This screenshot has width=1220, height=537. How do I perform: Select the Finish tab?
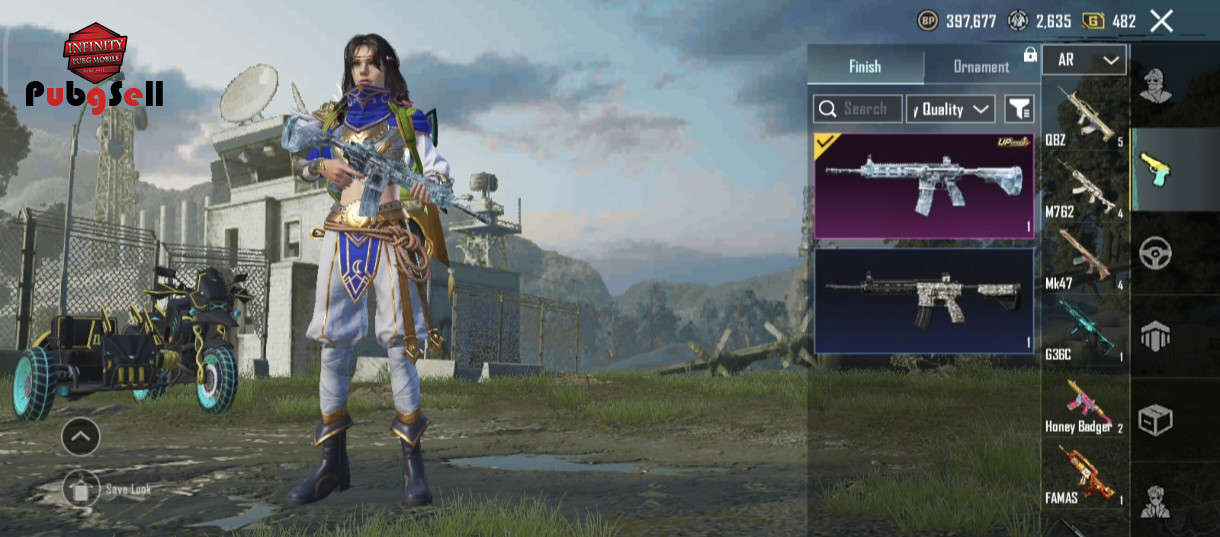click(865, 66)
